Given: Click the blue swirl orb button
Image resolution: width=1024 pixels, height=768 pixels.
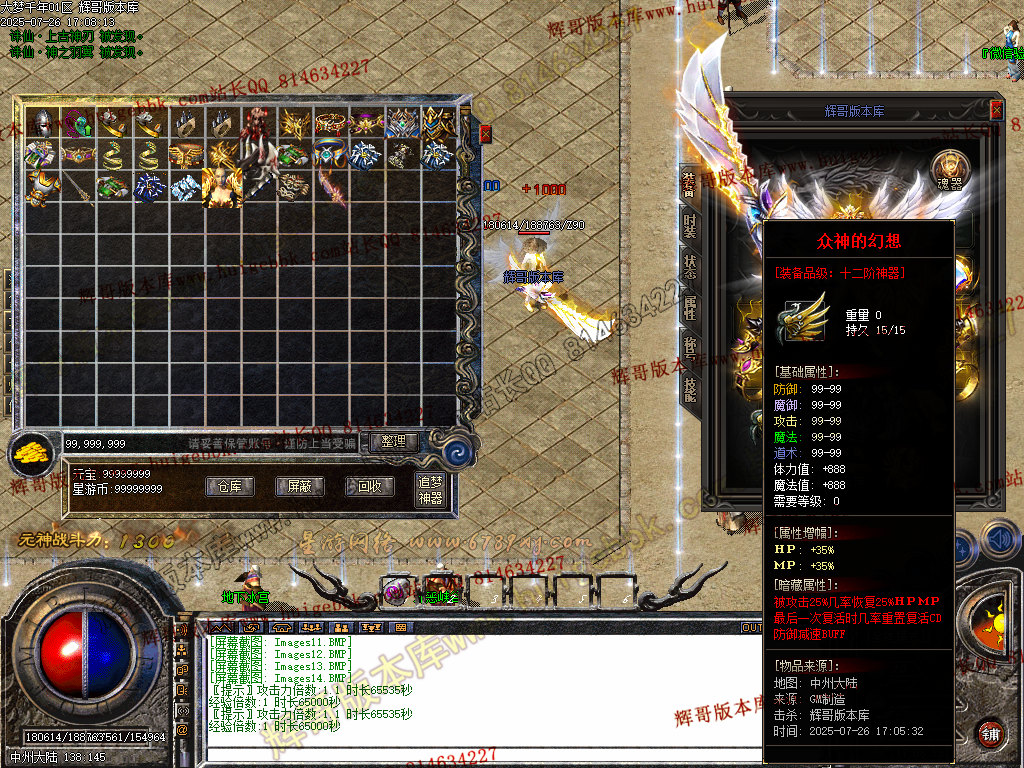Looking at the screenshot, I should coord(459,451).
